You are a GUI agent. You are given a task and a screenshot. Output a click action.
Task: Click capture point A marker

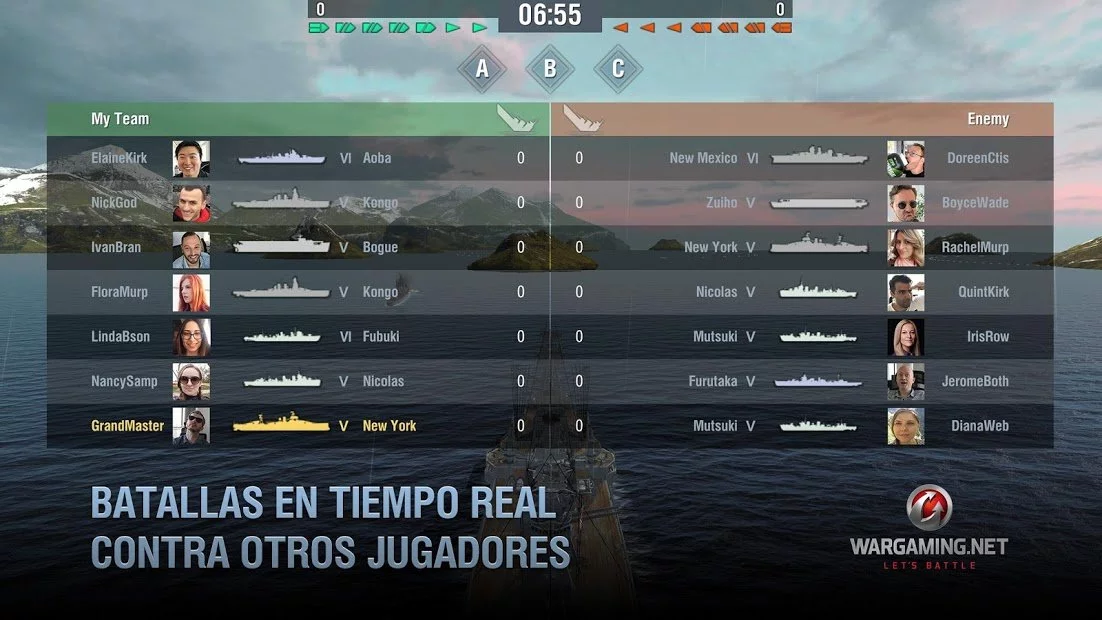tap(482, 69)
